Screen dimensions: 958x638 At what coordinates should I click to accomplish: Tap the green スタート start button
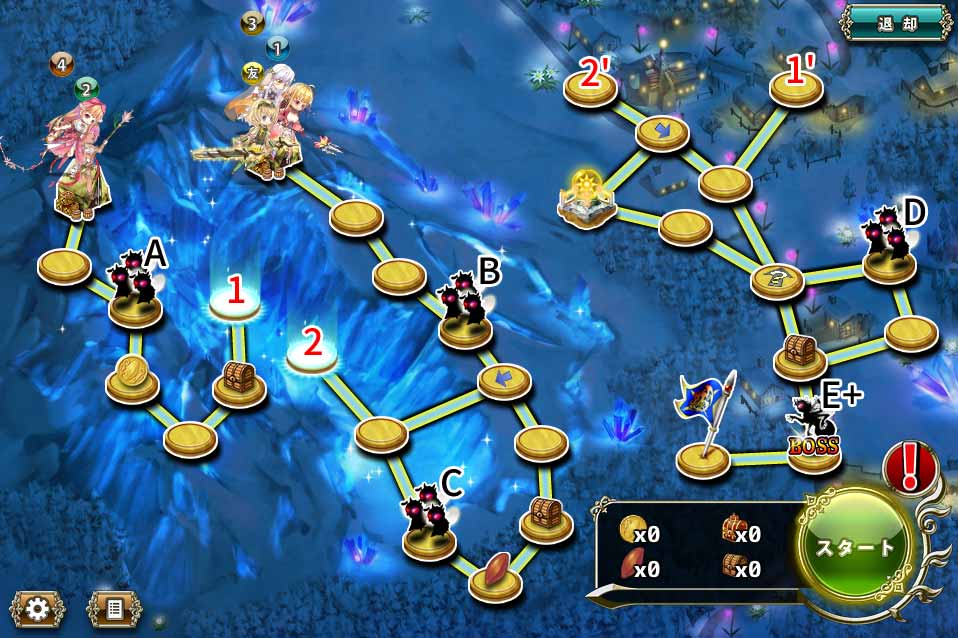click(856, 547)
